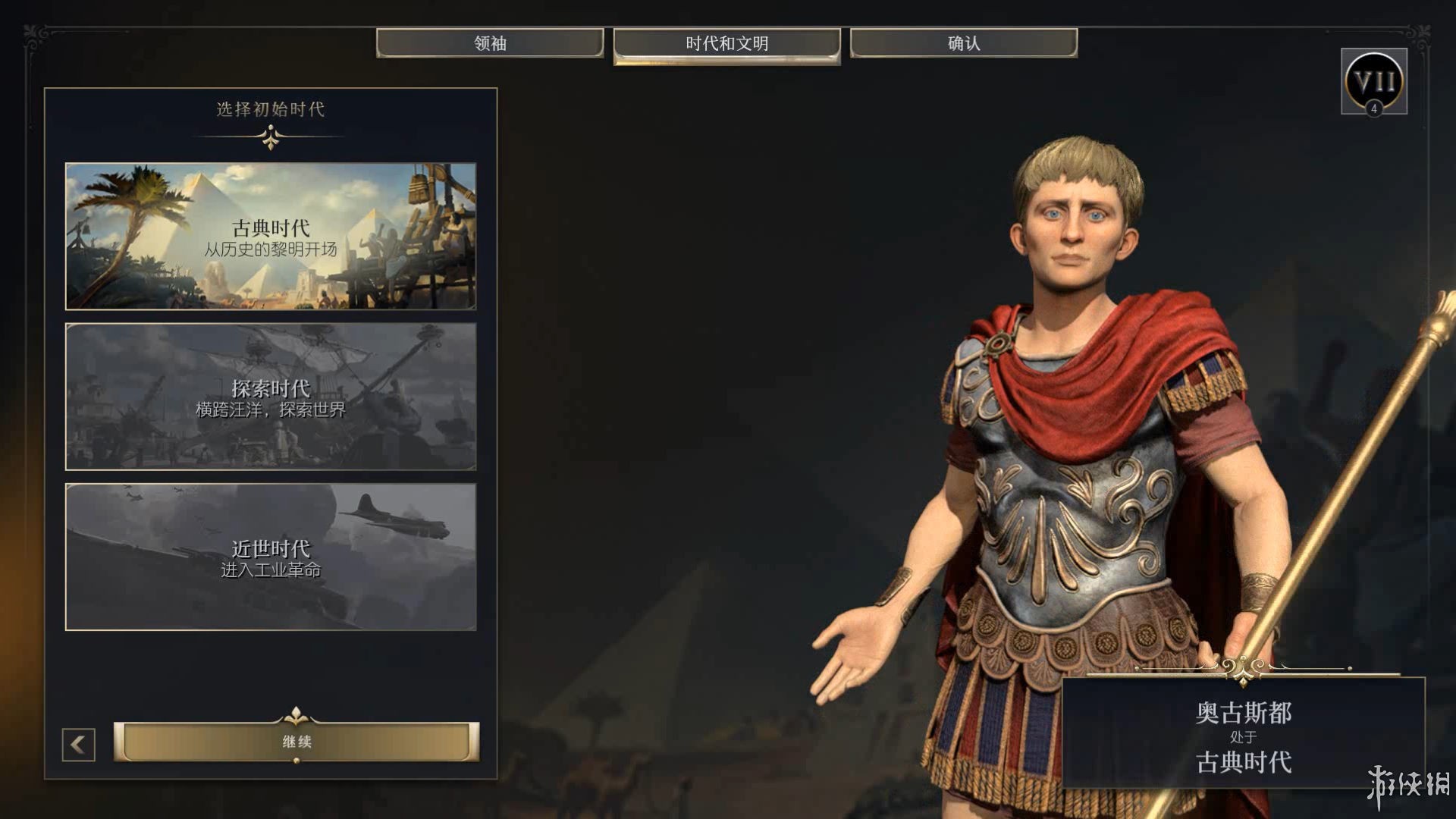The image size is (1456, 819).
Task: Open the 时代和文明 tab
Action: pos(726,44)
